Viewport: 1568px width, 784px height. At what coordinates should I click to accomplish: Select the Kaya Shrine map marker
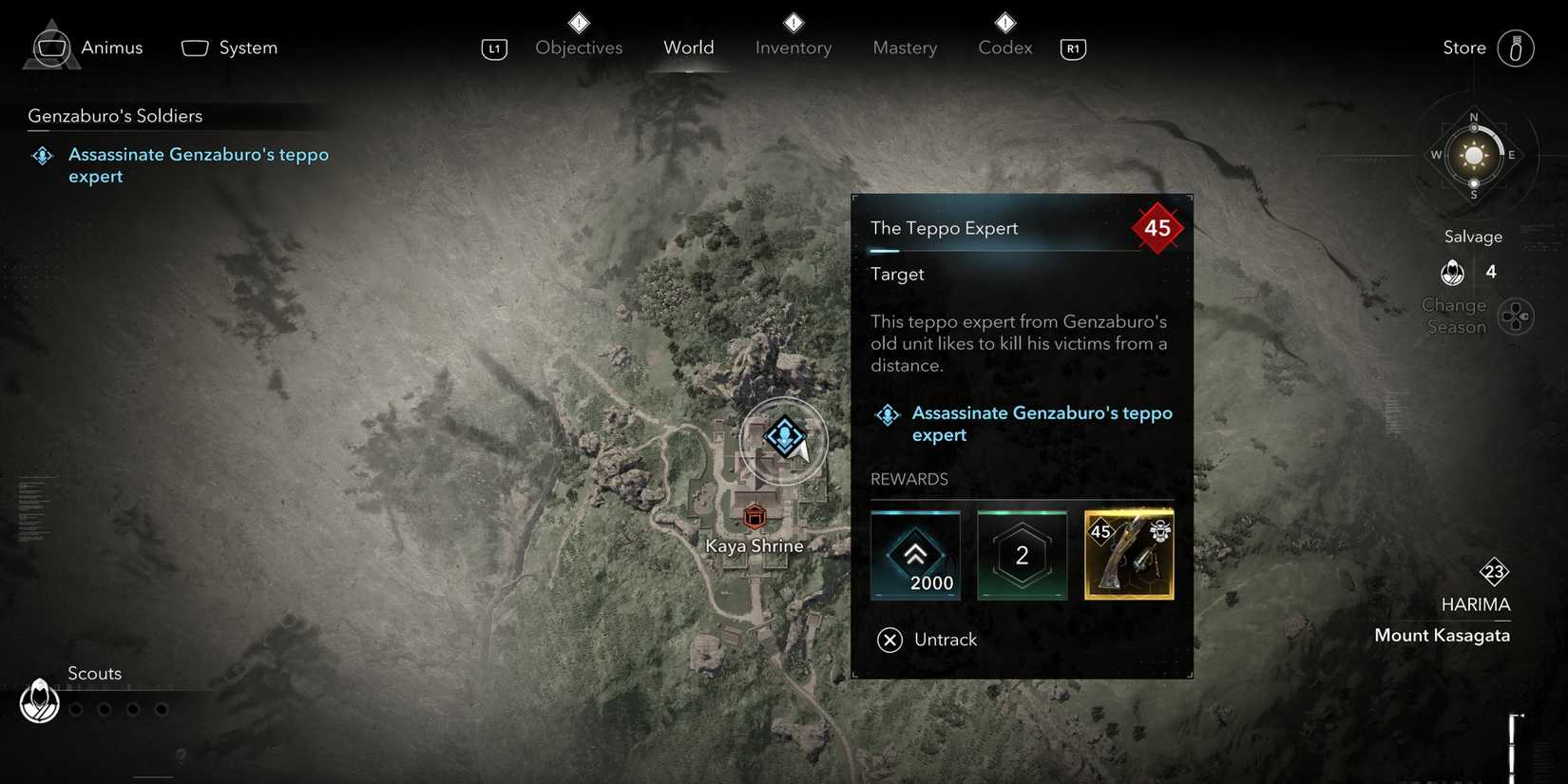click(755, 517)
